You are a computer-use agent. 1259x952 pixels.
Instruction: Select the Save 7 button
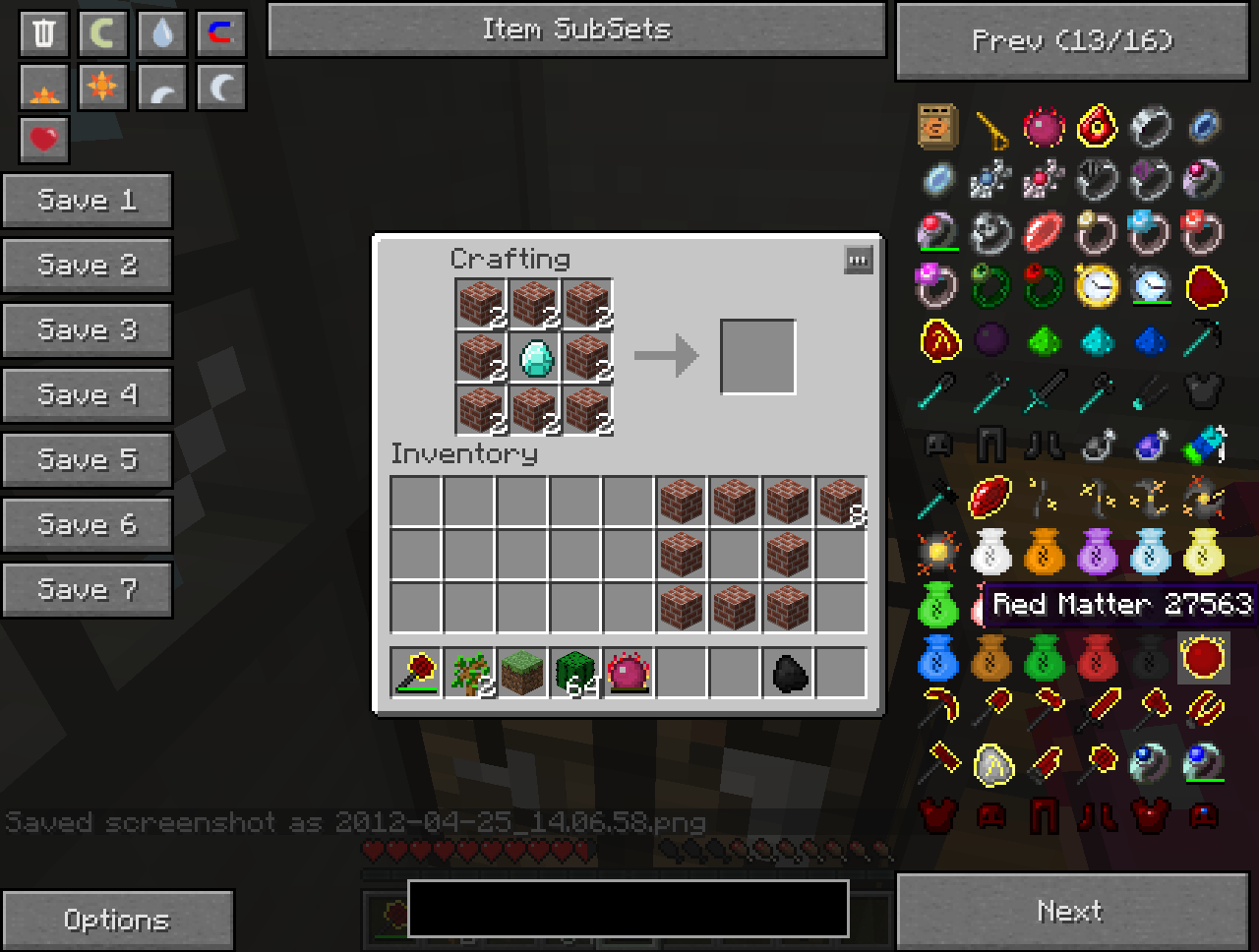[x=87, y=590]
